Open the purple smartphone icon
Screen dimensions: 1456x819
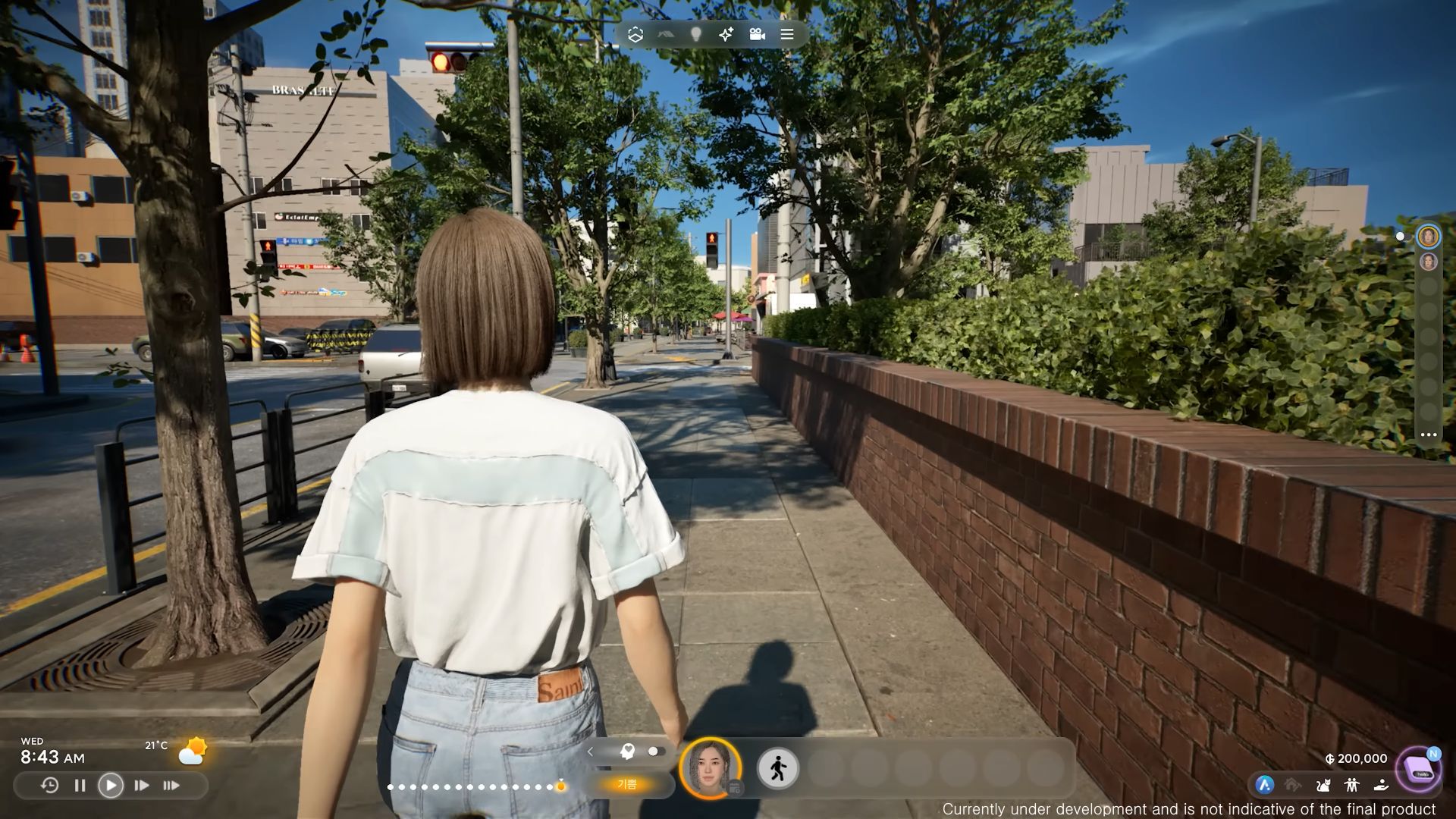tap(1418, 768)
